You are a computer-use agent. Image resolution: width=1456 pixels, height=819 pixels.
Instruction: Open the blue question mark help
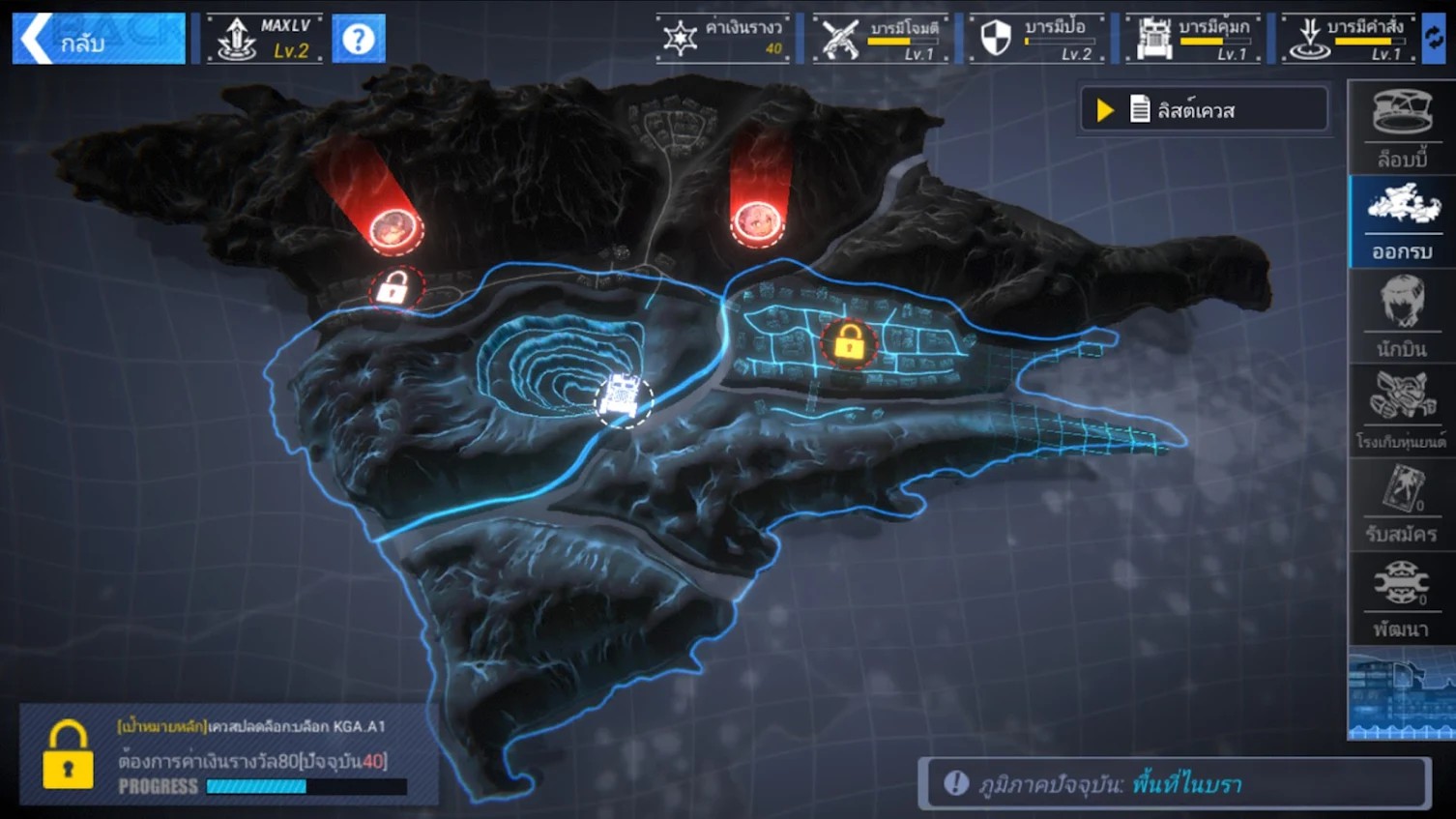pos(359,39)
